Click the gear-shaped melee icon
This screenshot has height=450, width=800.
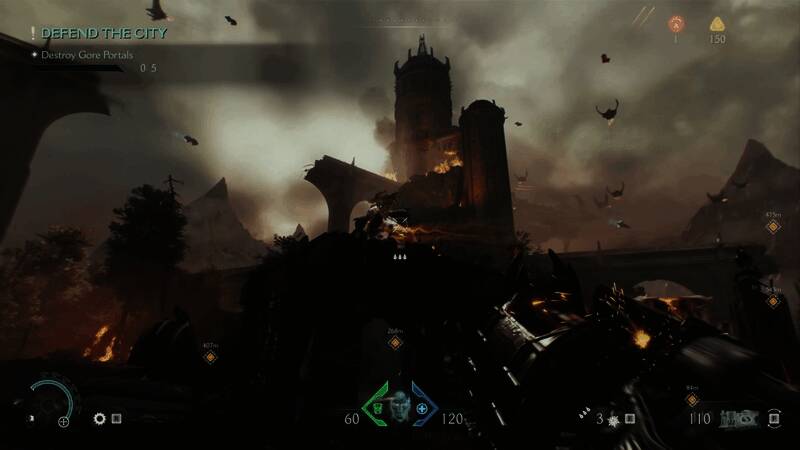(100, 419)
